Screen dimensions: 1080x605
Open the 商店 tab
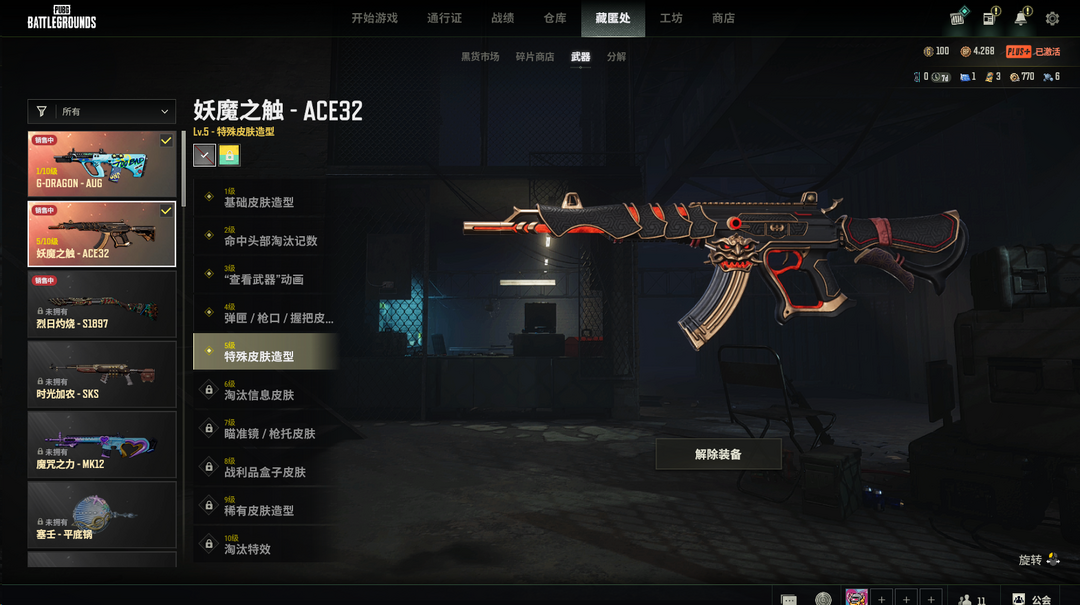pos(723,18)
